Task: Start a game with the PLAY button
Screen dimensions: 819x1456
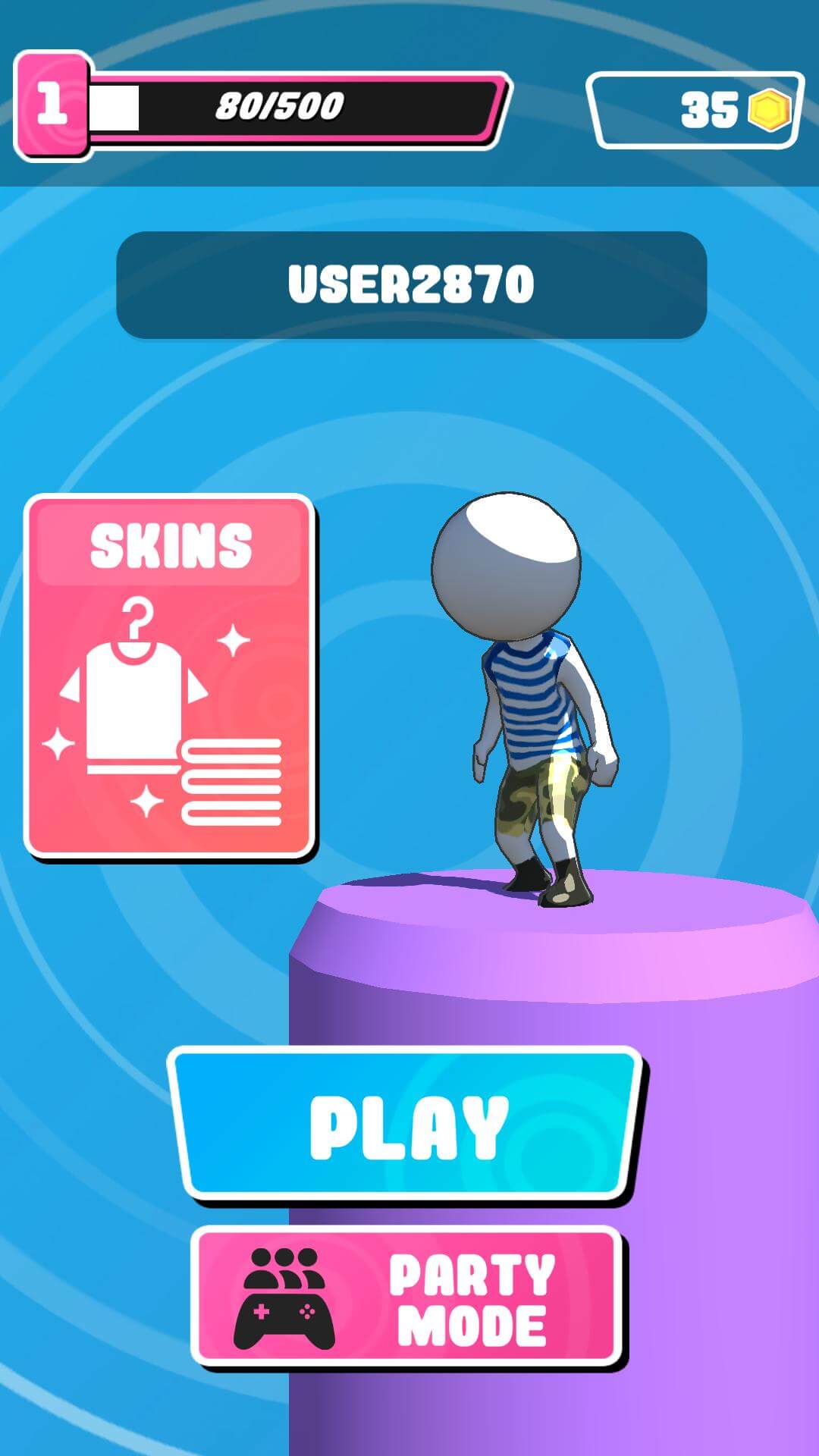Action: point(407,1125)
